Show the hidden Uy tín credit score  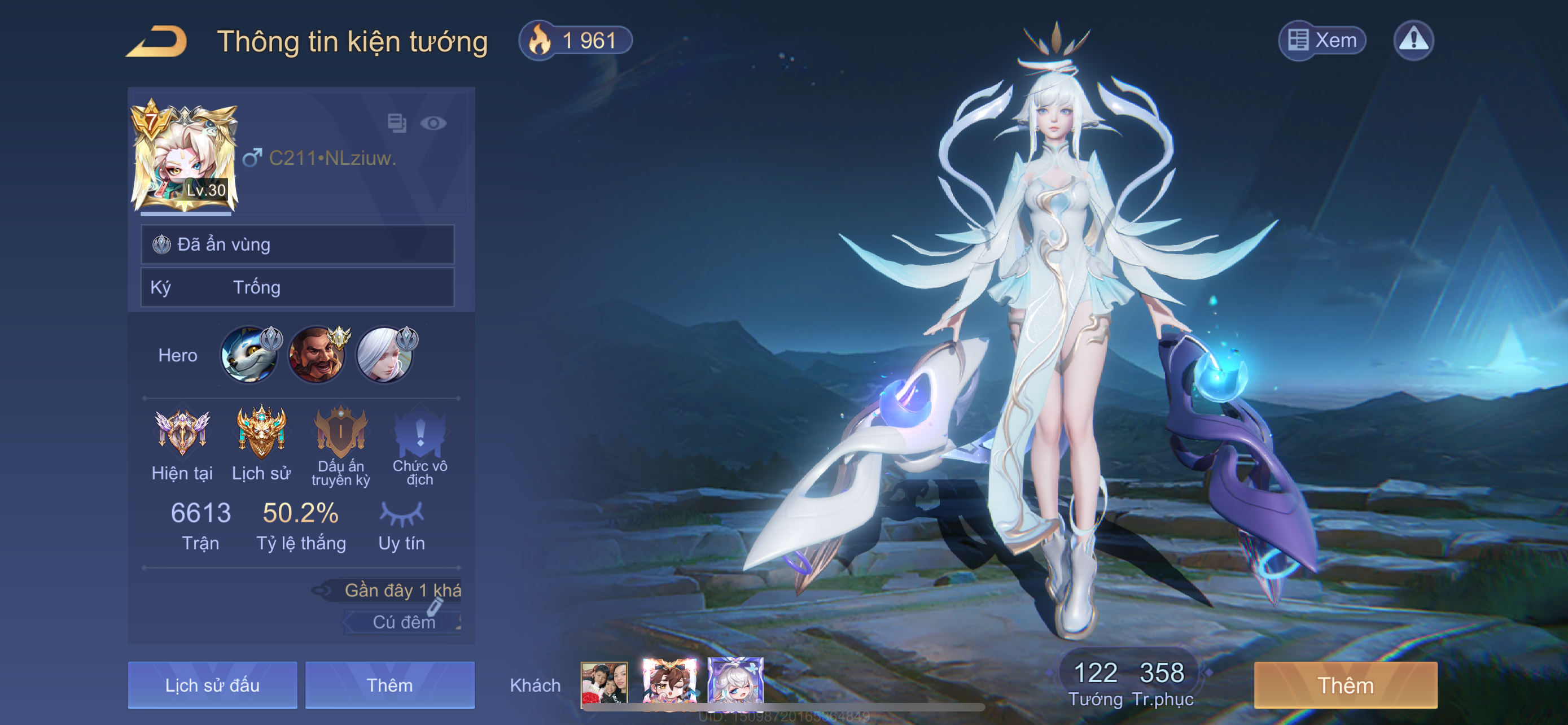[402, 514]
